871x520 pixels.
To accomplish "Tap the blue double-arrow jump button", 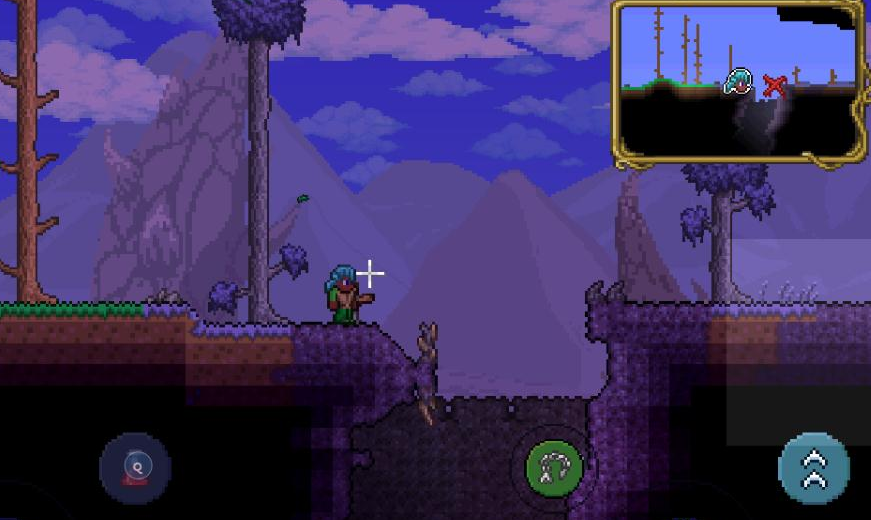I will [814, 468].
